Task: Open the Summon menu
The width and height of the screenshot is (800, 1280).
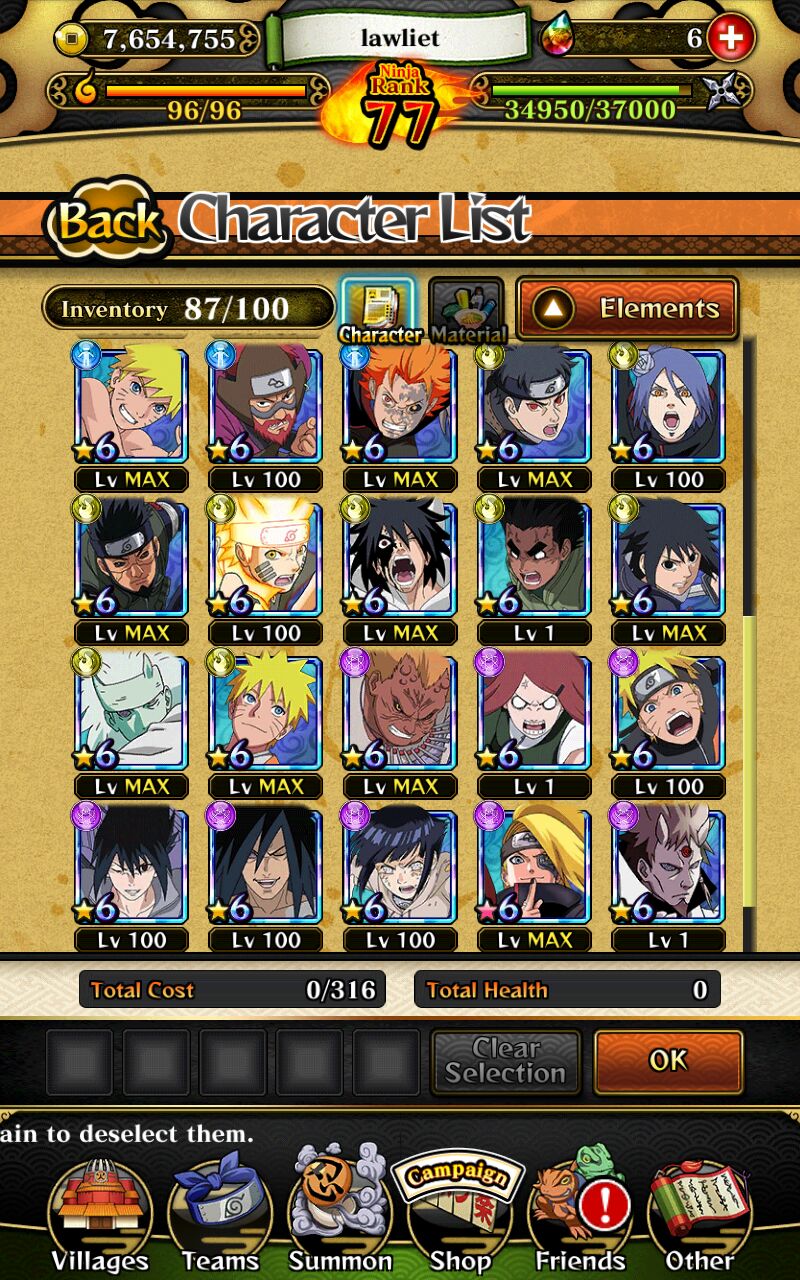Action: click(x=340, y=1212)
